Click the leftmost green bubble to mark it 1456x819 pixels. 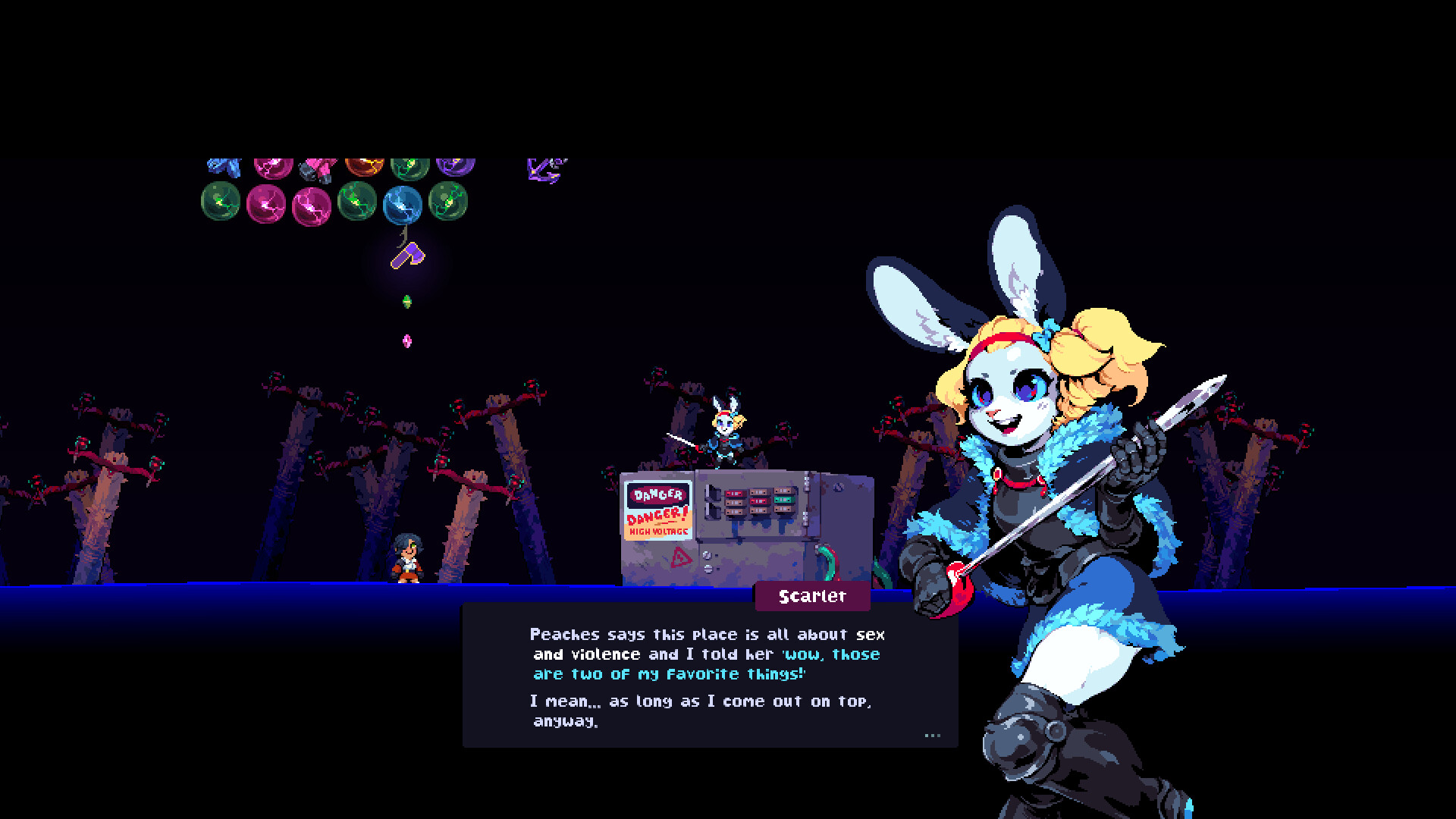pyautogui.click(x=221, y=202)
